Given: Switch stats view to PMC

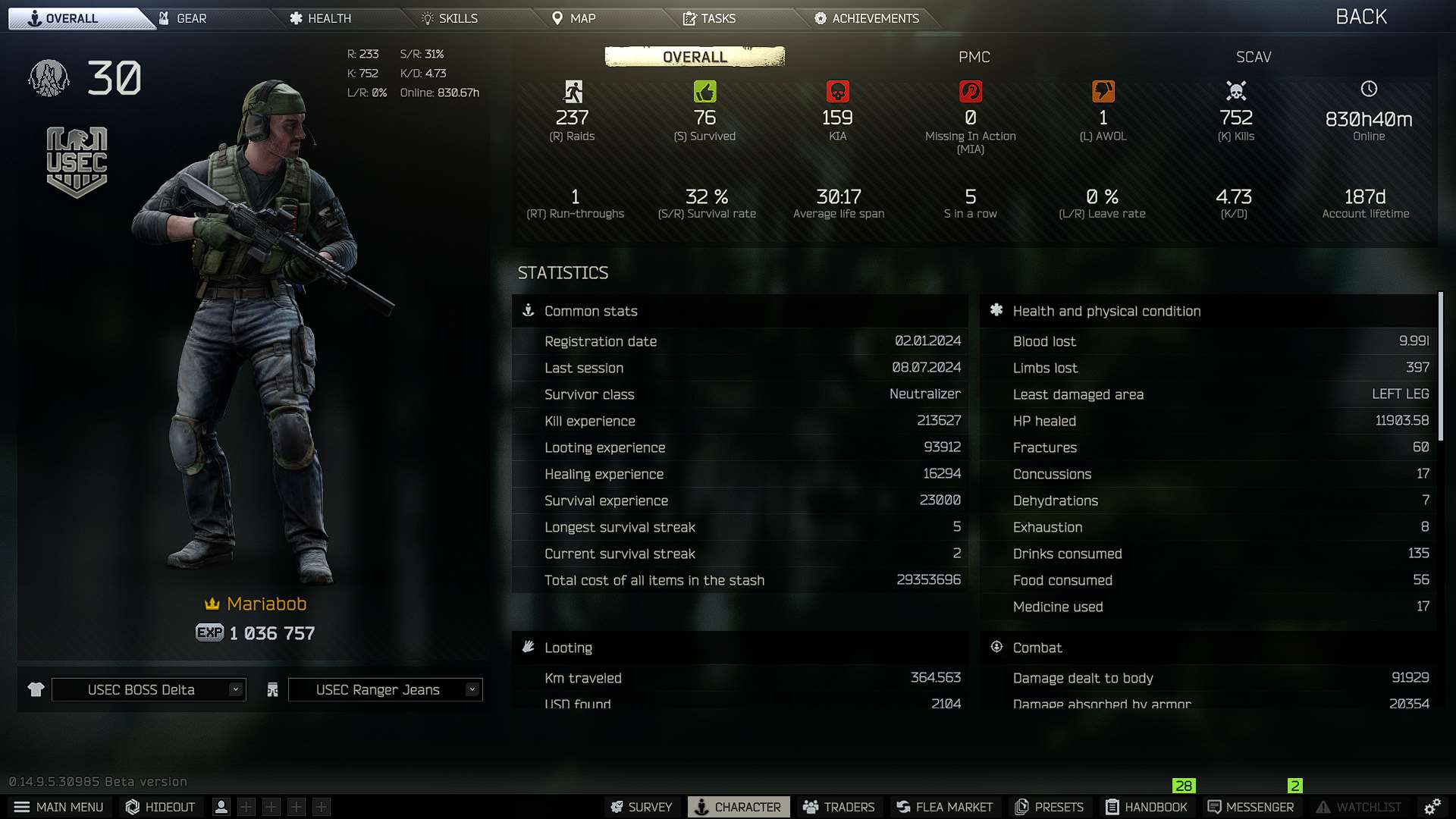Looking at the screenshot, I should pyautogui.click(x=975, y=57).
